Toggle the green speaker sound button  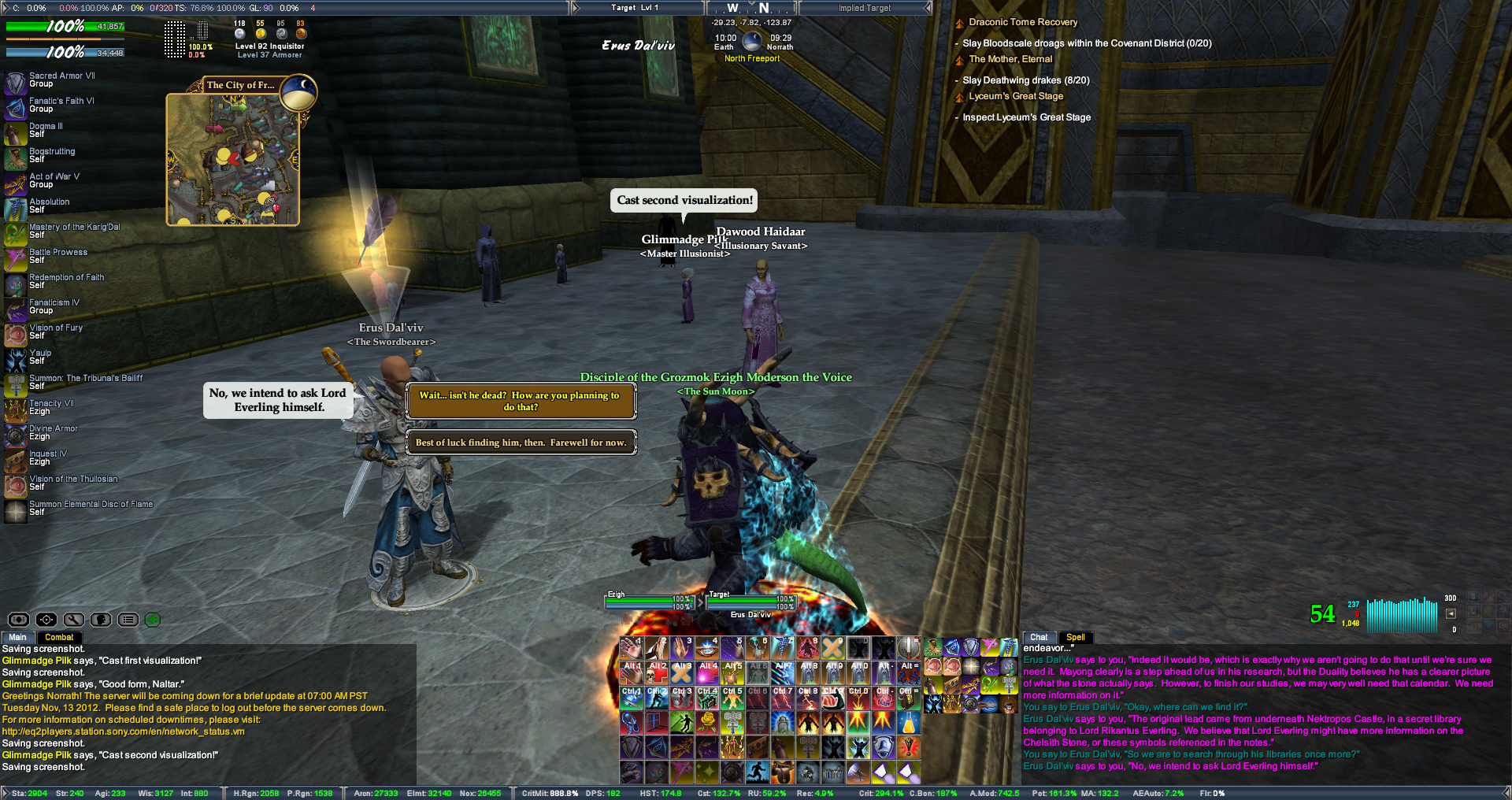[x=153, y=620]
